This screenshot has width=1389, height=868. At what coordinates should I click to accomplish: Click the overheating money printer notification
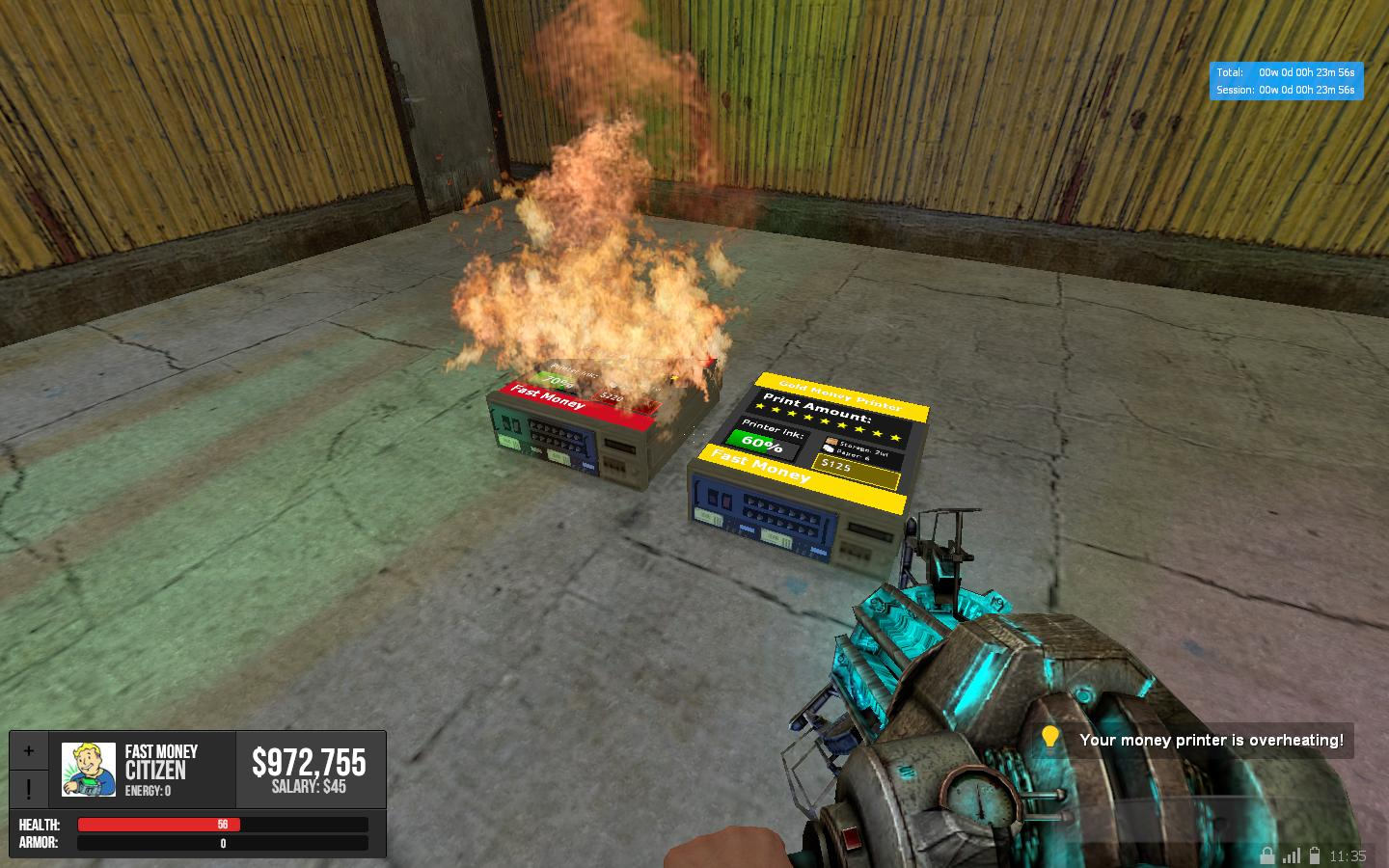coord(1196,740)
